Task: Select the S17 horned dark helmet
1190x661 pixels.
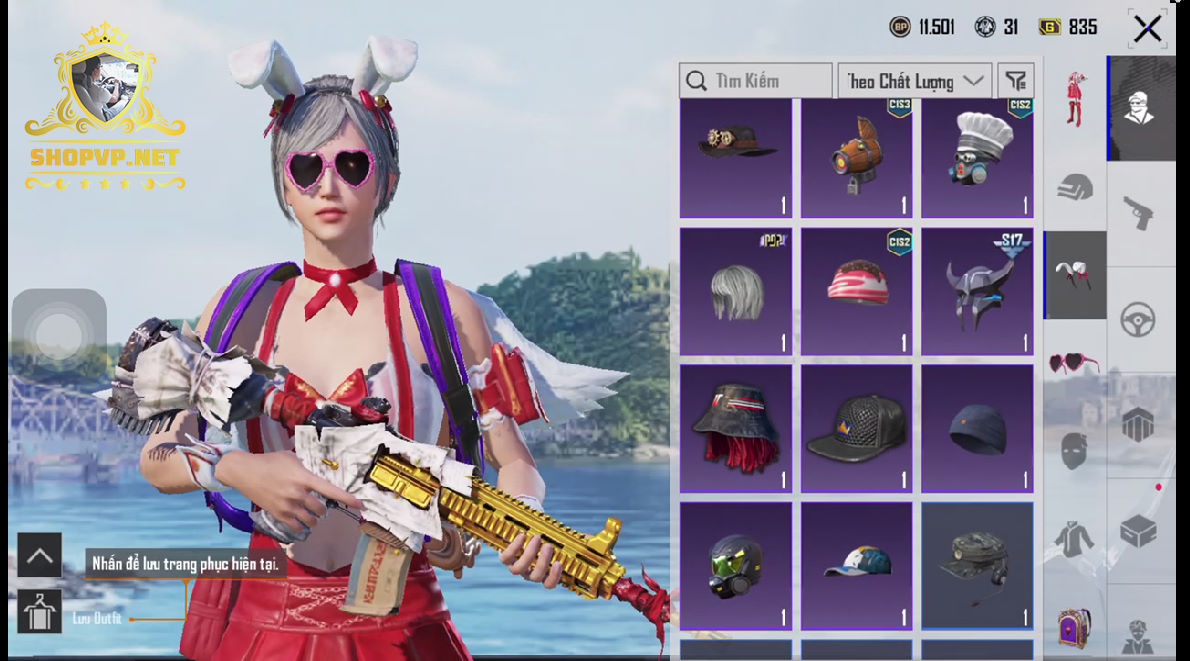Action: coord(977,291)
